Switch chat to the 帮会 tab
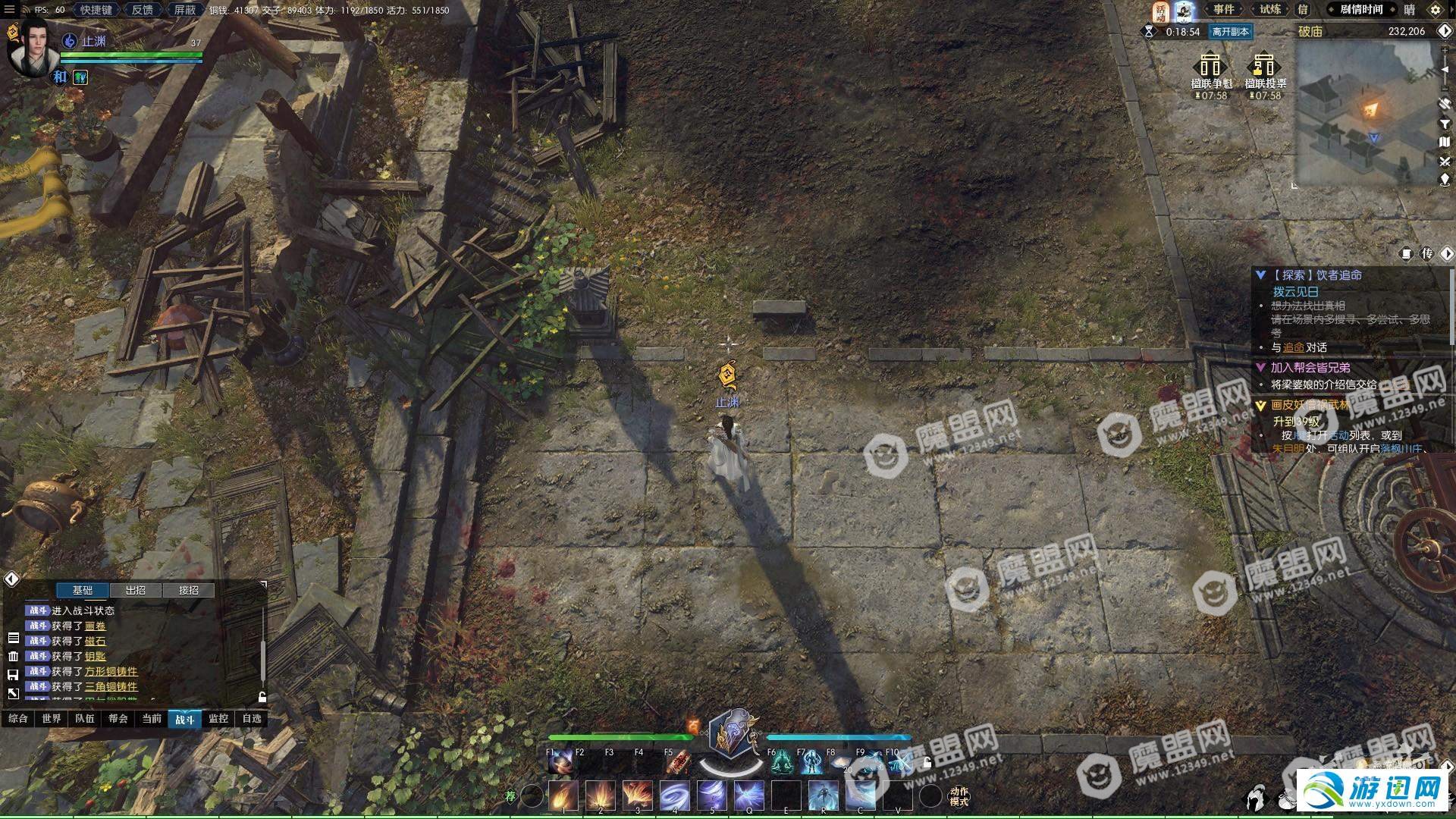 click(118, 718)
